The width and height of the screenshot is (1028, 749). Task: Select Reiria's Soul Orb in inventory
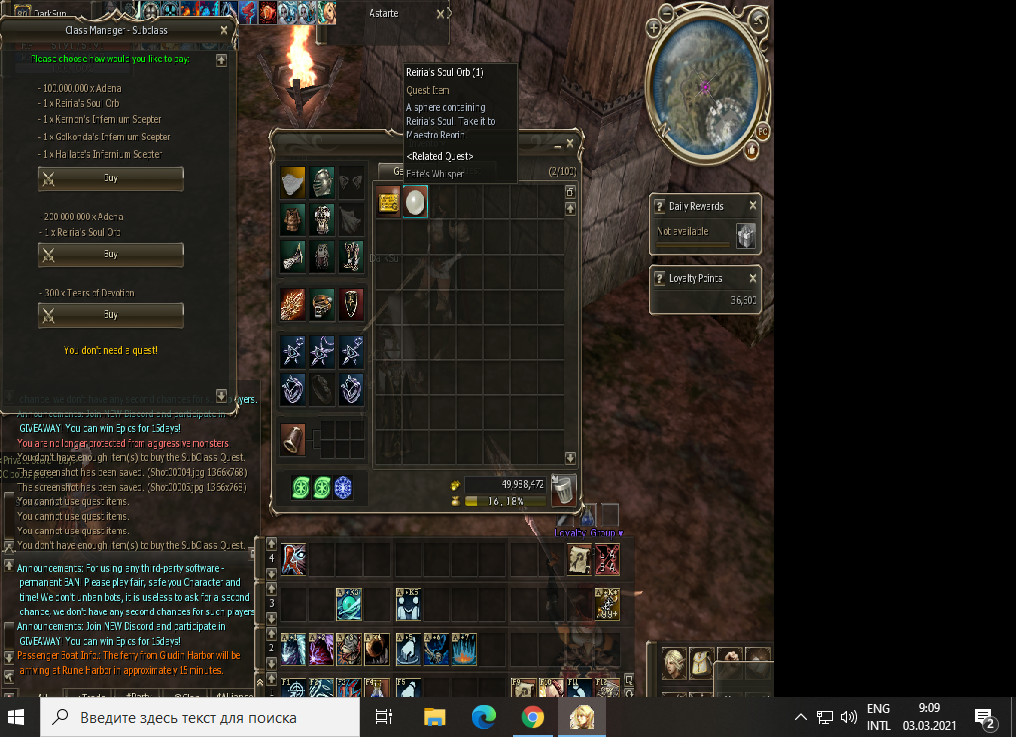tap(415, 202)
